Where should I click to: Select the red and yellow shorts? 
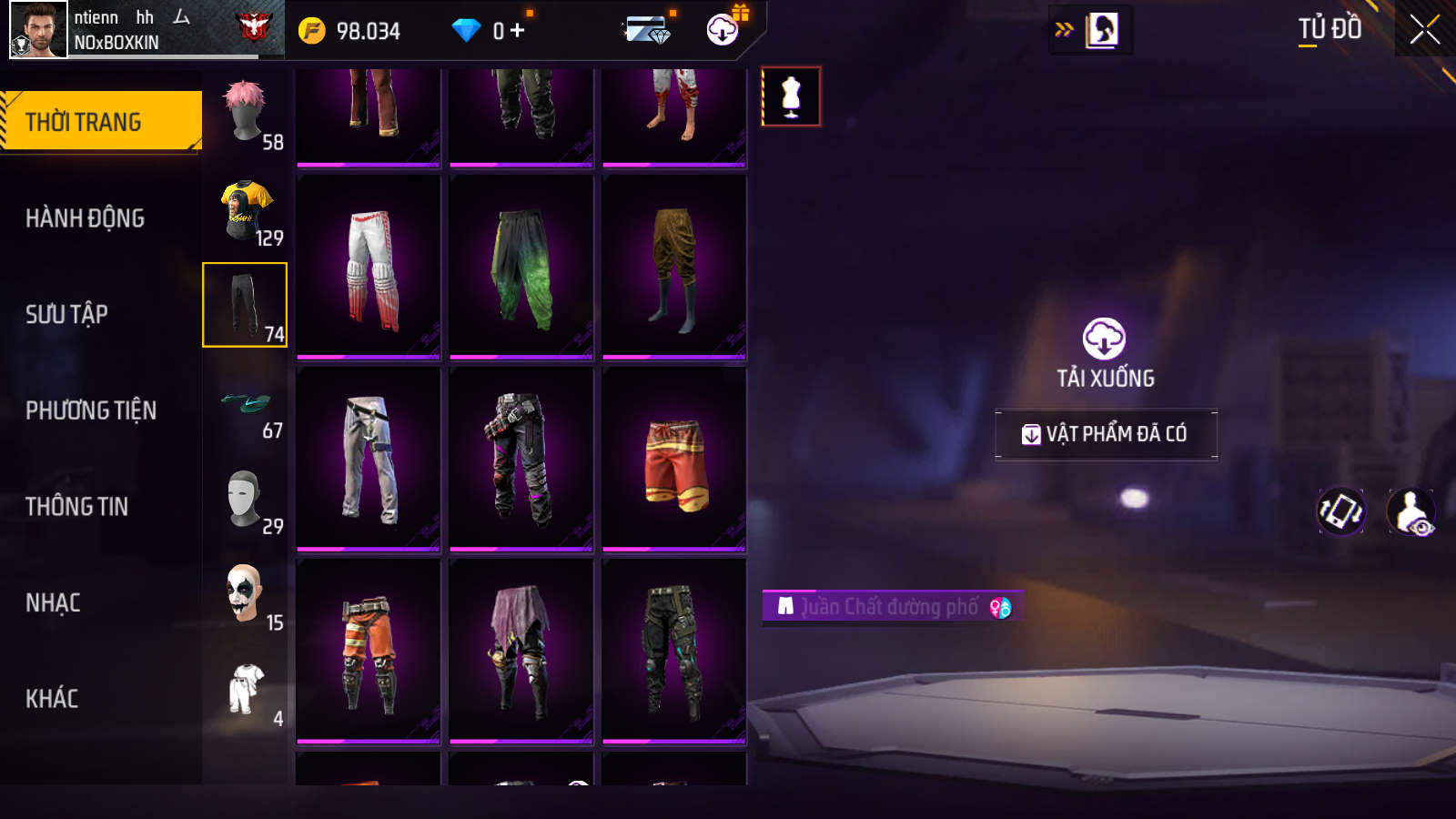pos(674,459)
